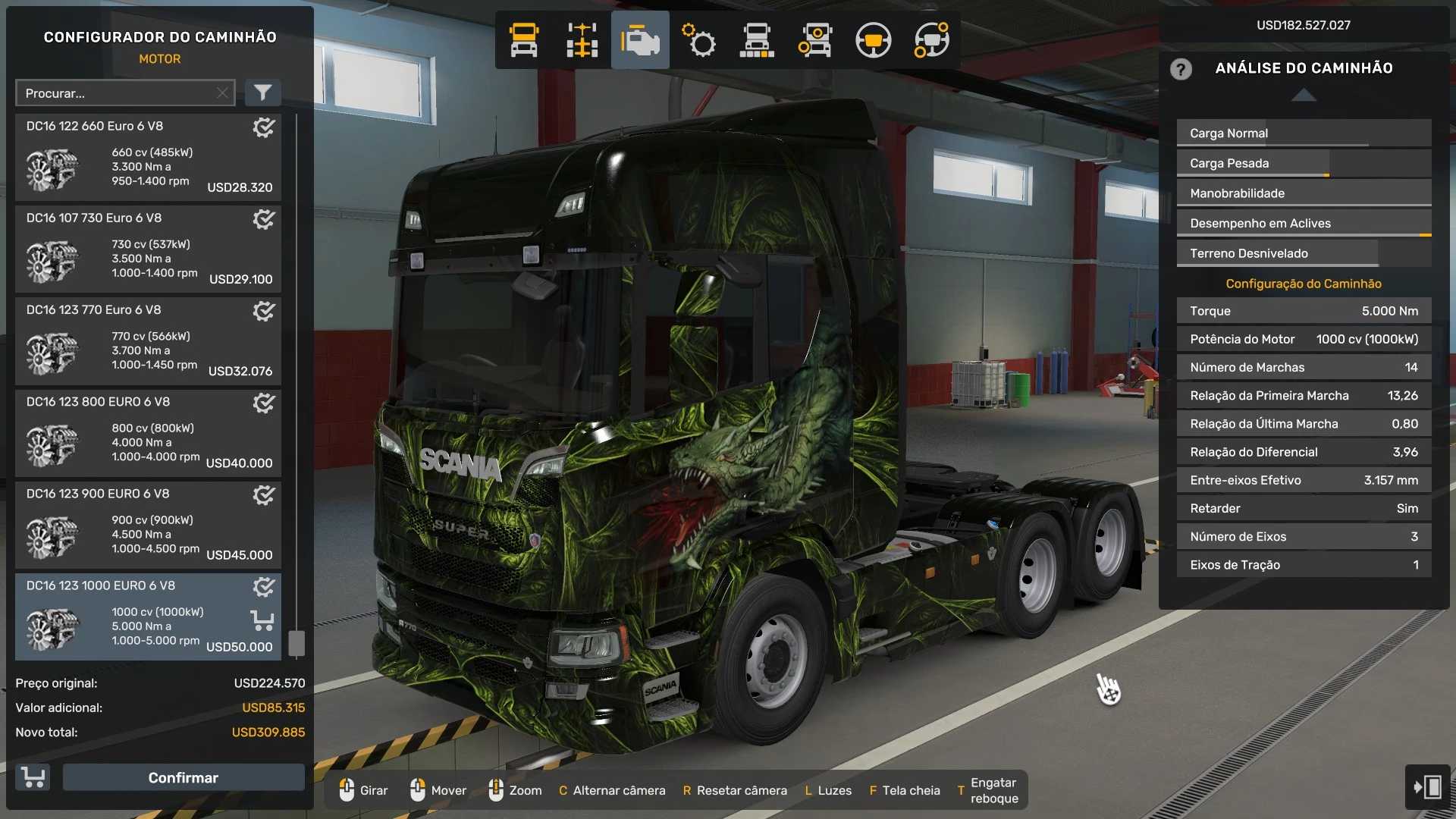Image resolution: width=1456 pixels, height=819 pixels.
Task: Exit the configurator via the door icon
Action: point(1427,786)
